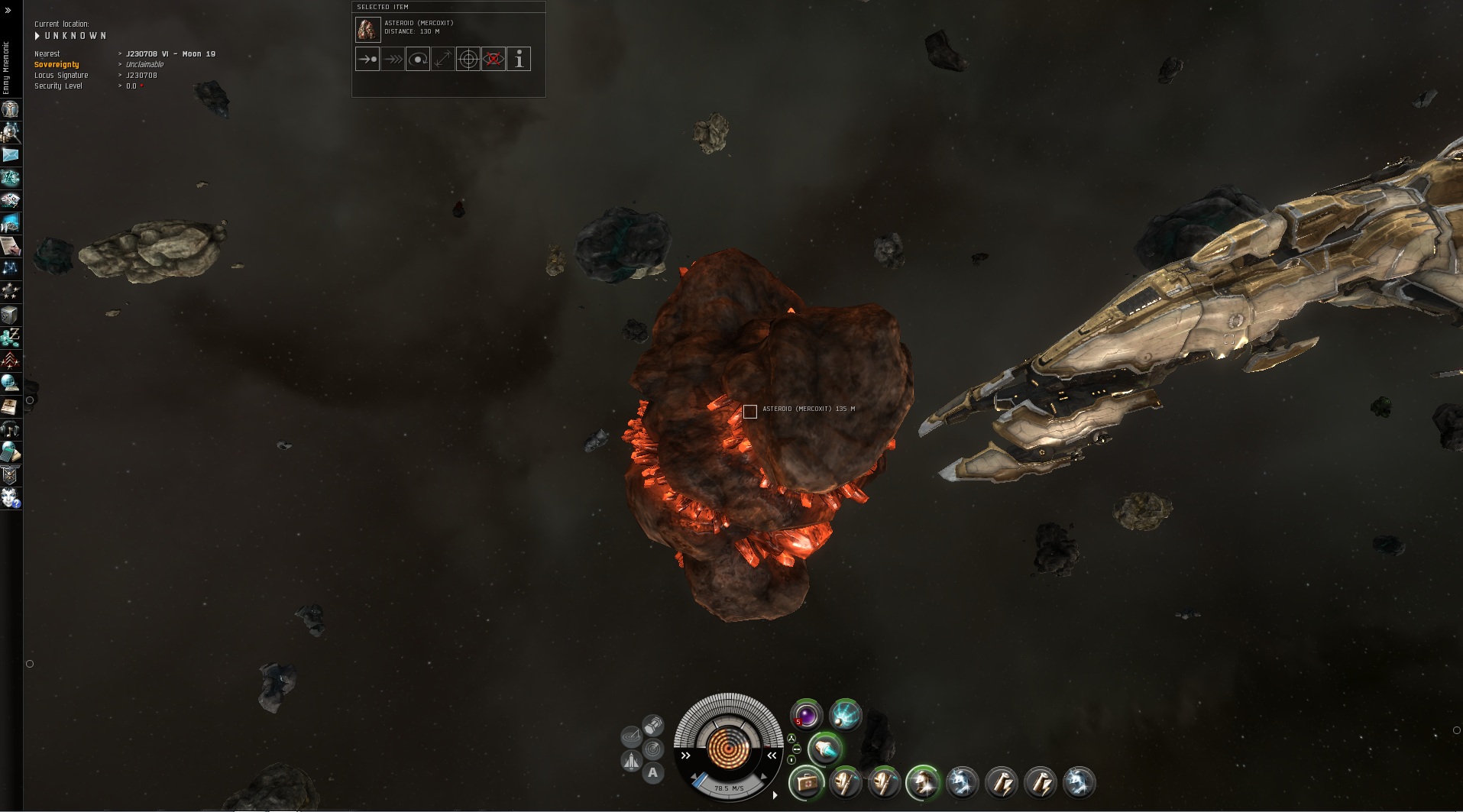Toggle the autopilot A button
The image size is (1463, 812).
652,773
